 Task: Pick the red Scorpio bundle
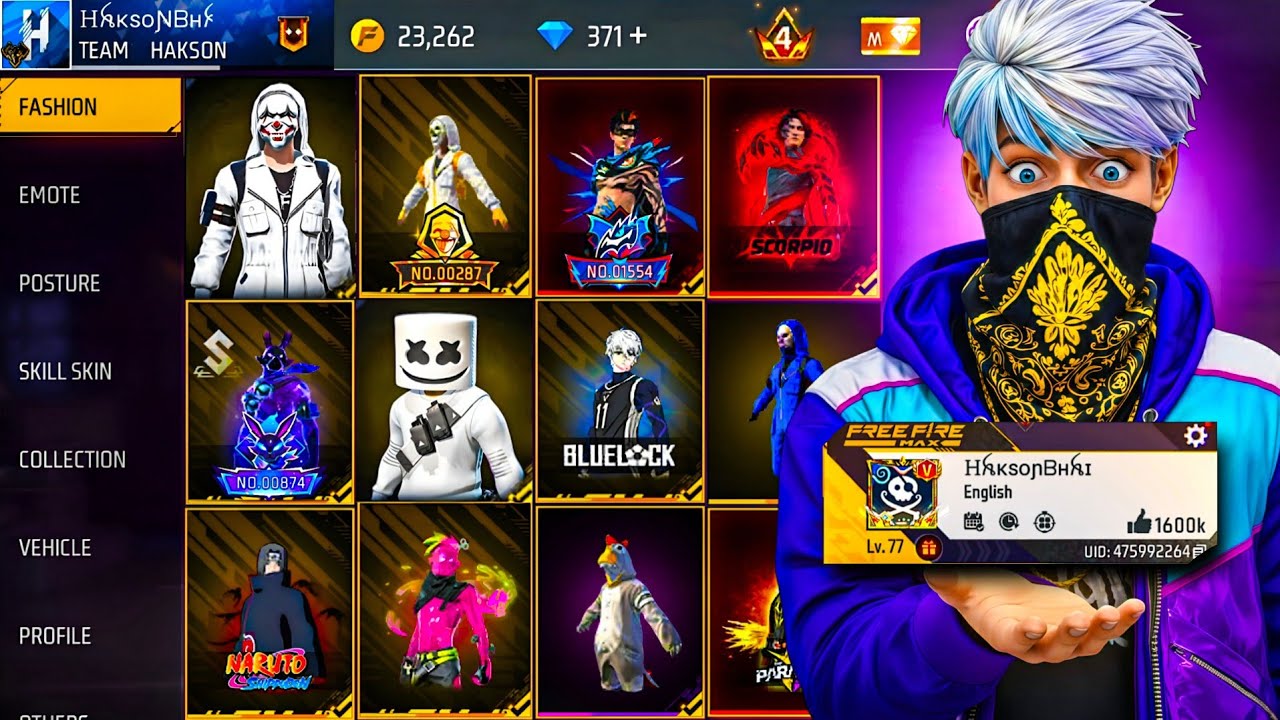793,186
